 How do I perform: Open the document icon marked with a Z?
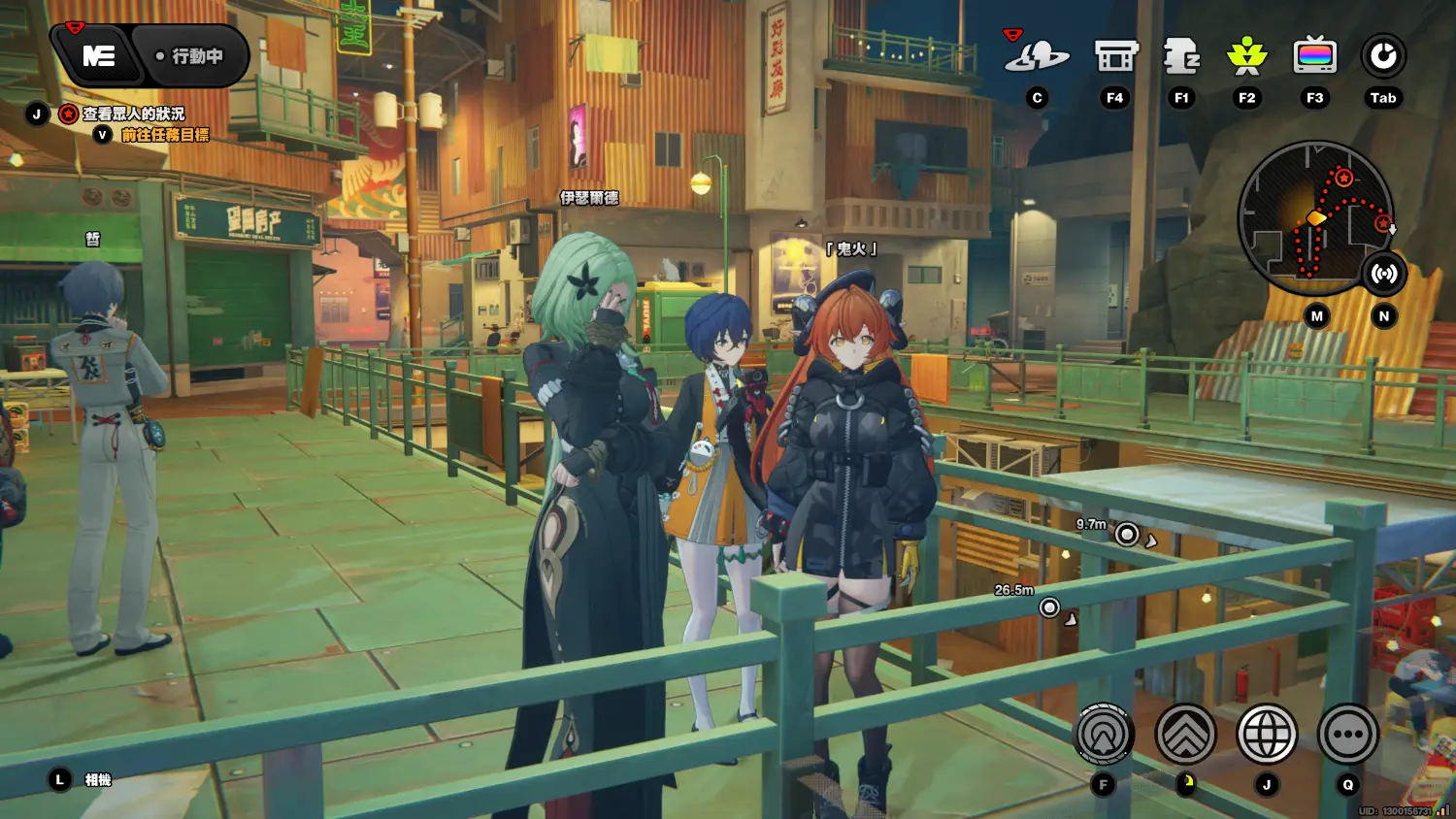click(x=1181, y=57)
